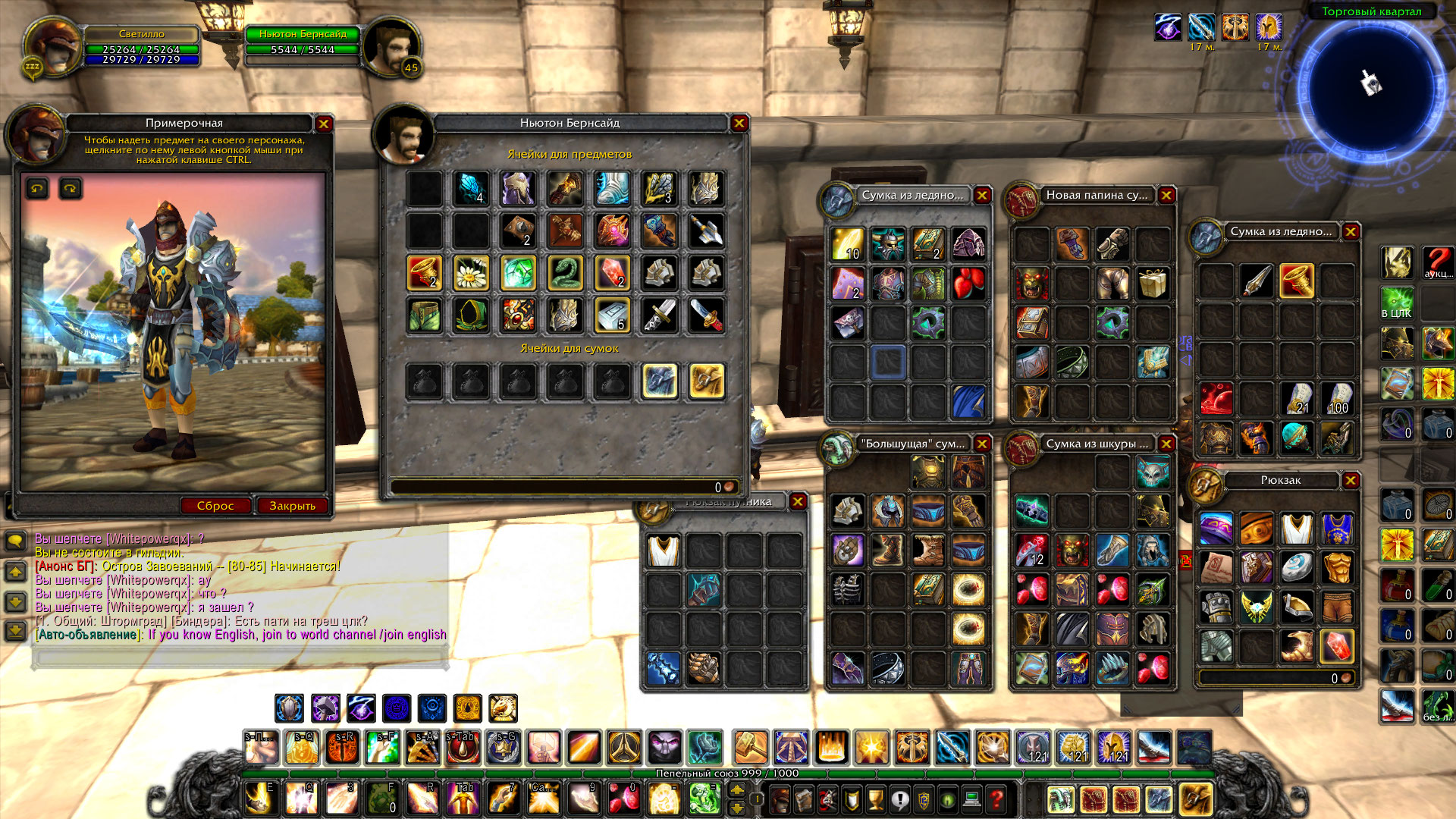
Task: Close the Сумка из шкуры bag window
Action: 1166,444
